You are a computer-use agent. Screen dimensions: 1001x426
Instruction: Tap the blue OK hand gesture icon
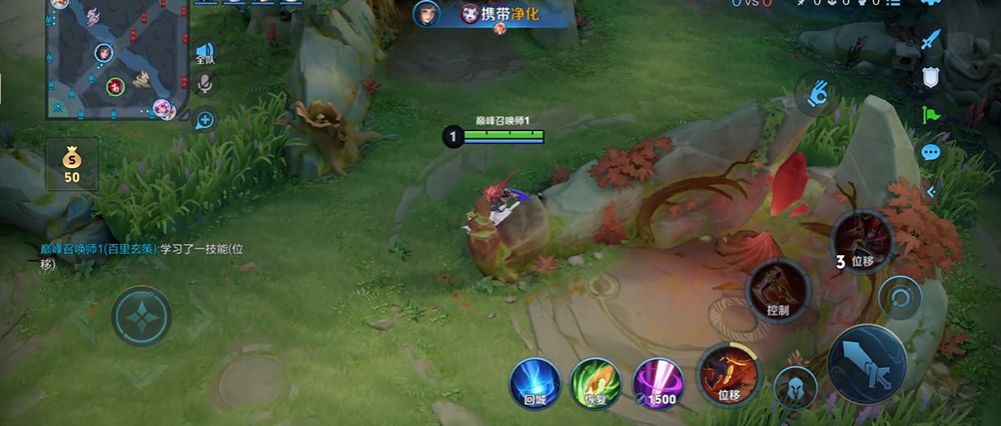point(818,94)
